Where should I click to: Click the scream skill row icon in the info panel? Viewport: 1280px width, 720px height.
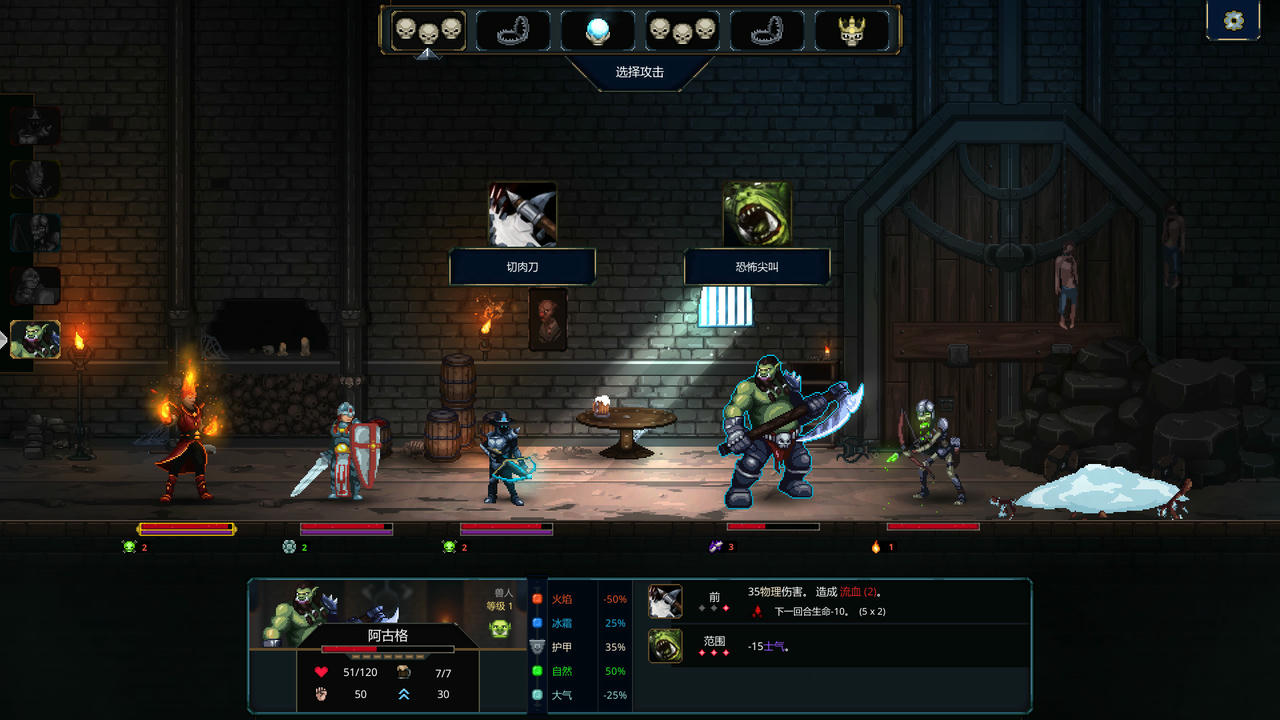tap(665, 646)
